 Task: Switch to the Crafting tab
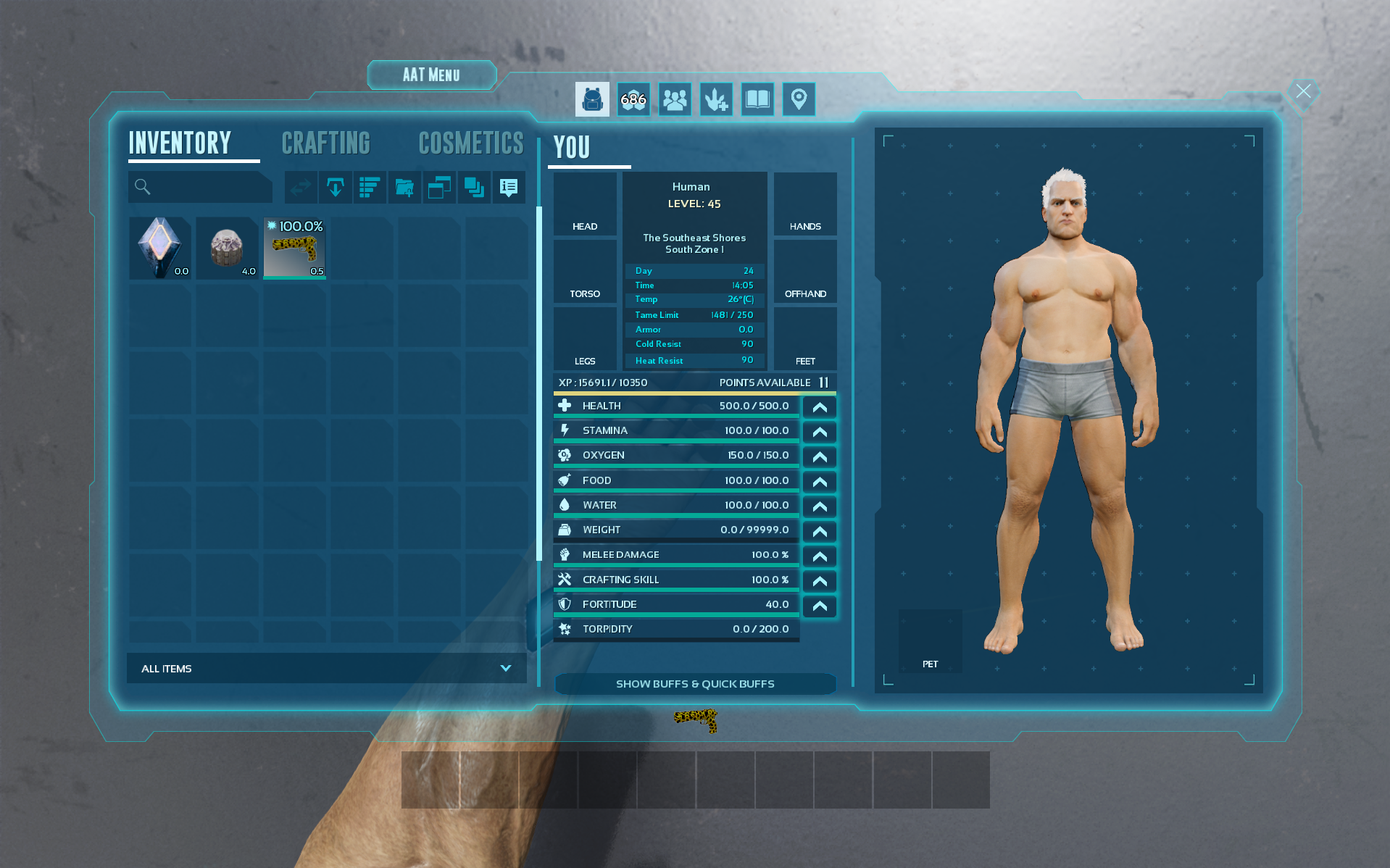tap(325, 143)
